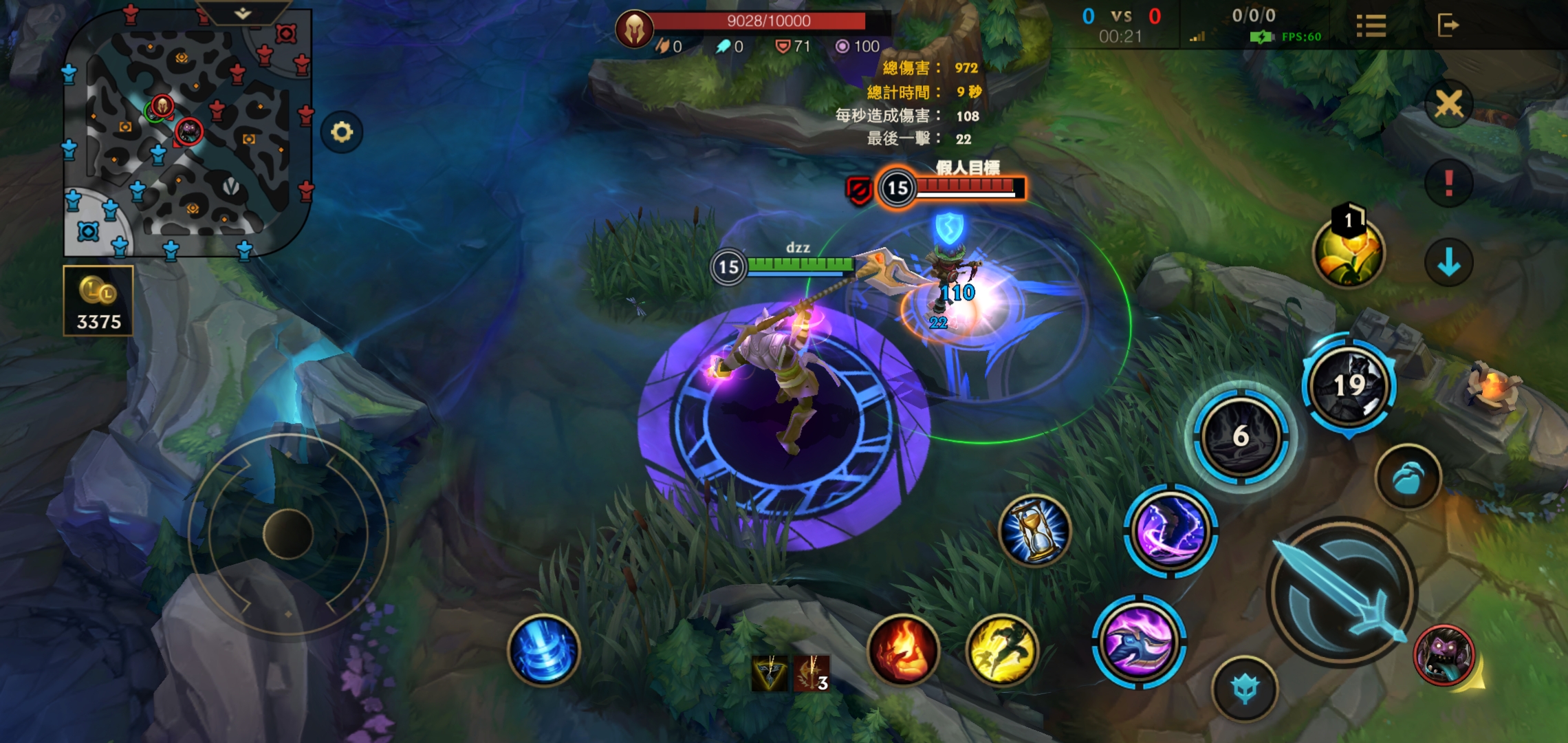Open the gear settings button

click(x=342, y=131)
